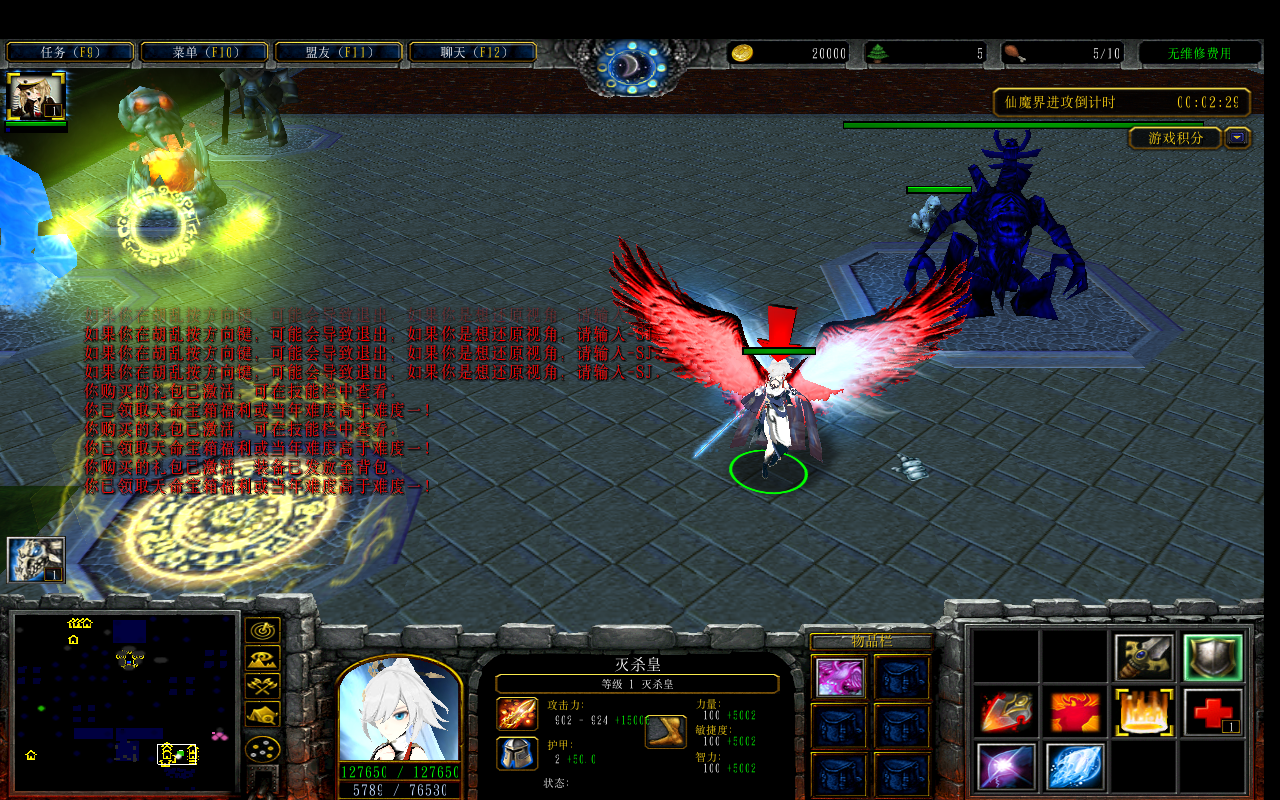1280x800 pixels.
Task: Trigger the flame immolation ability
Action: tap(1143, 711)
